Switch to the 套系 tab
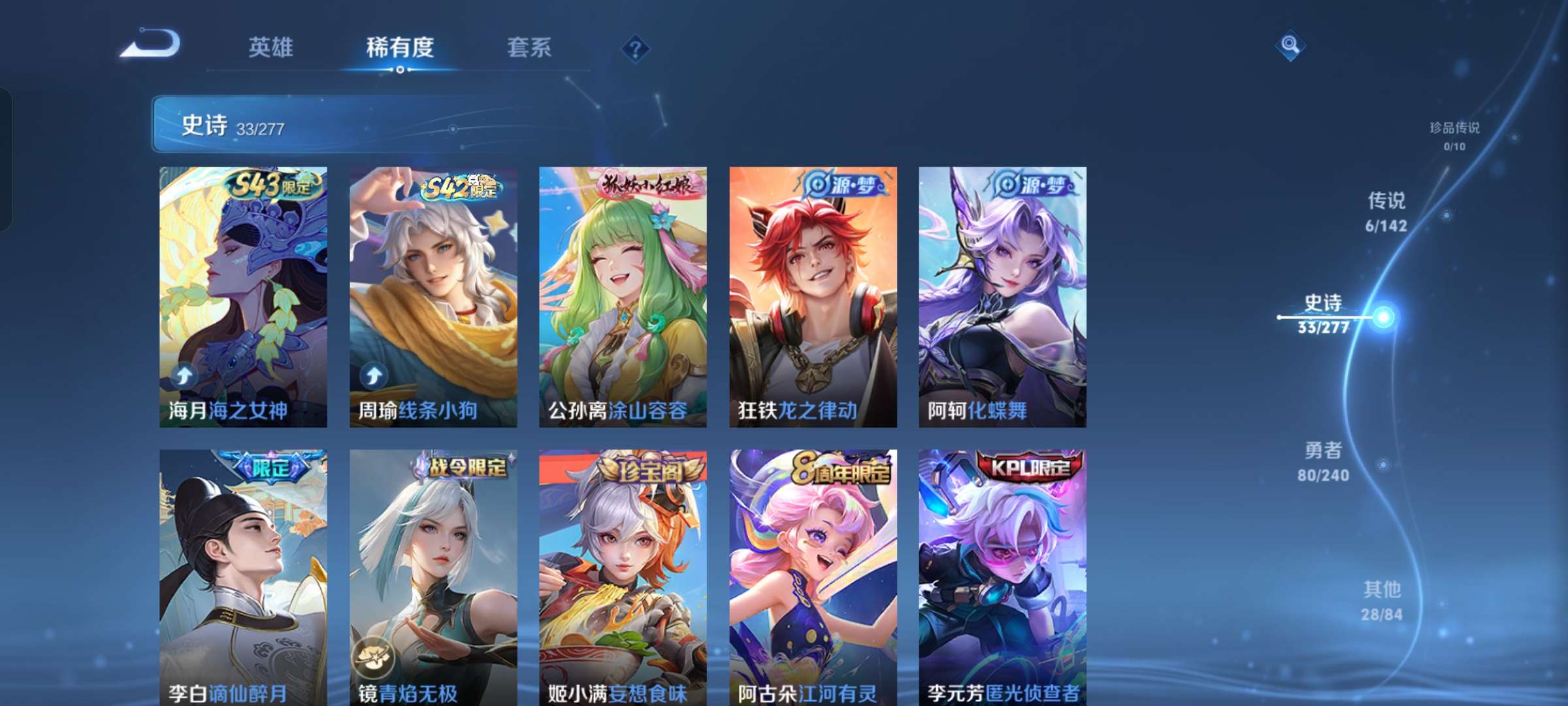 click(530, 48)
